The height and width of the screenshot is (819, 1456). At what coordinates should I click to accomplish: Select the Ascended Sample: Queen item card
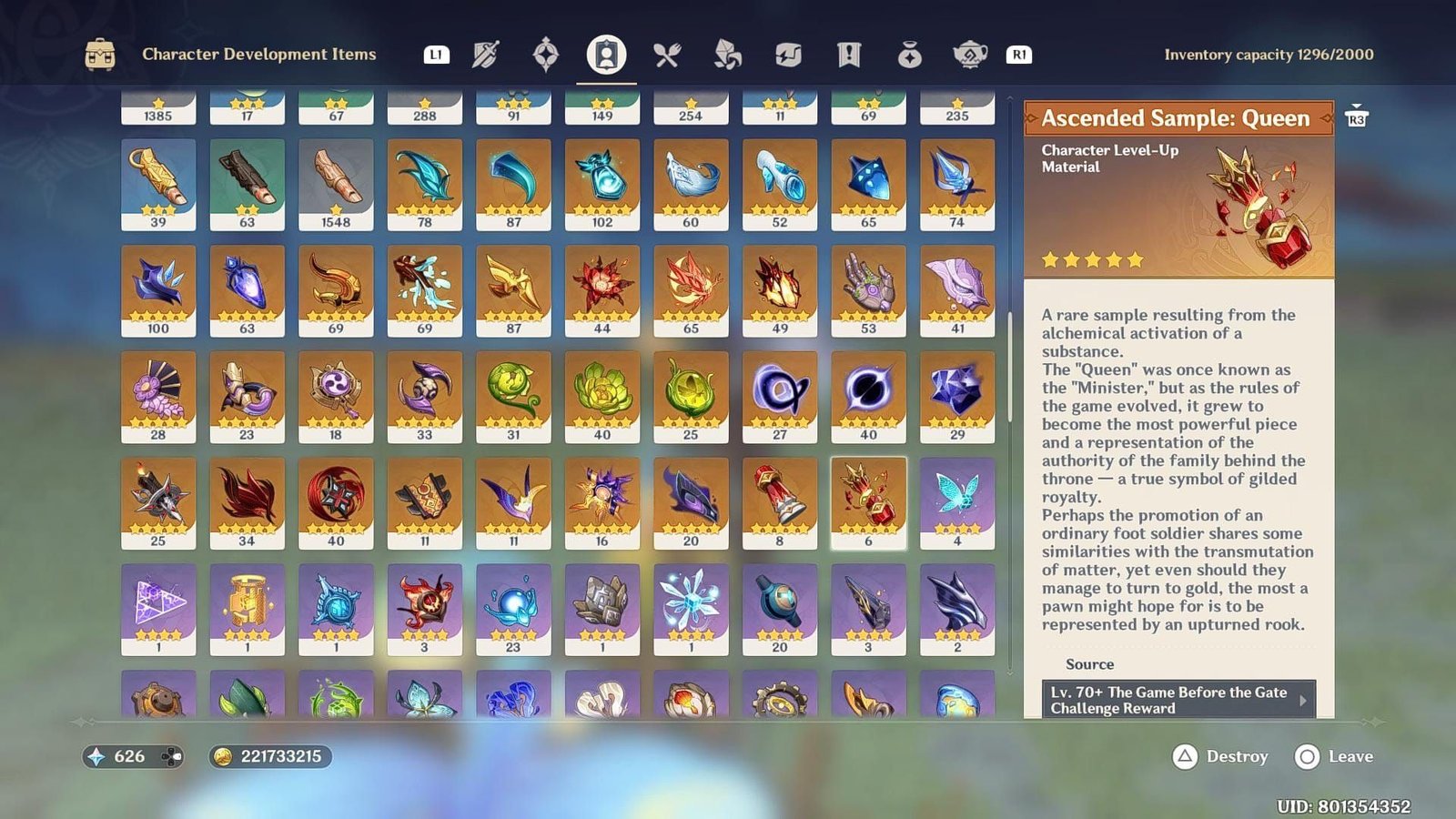(867, 500)
